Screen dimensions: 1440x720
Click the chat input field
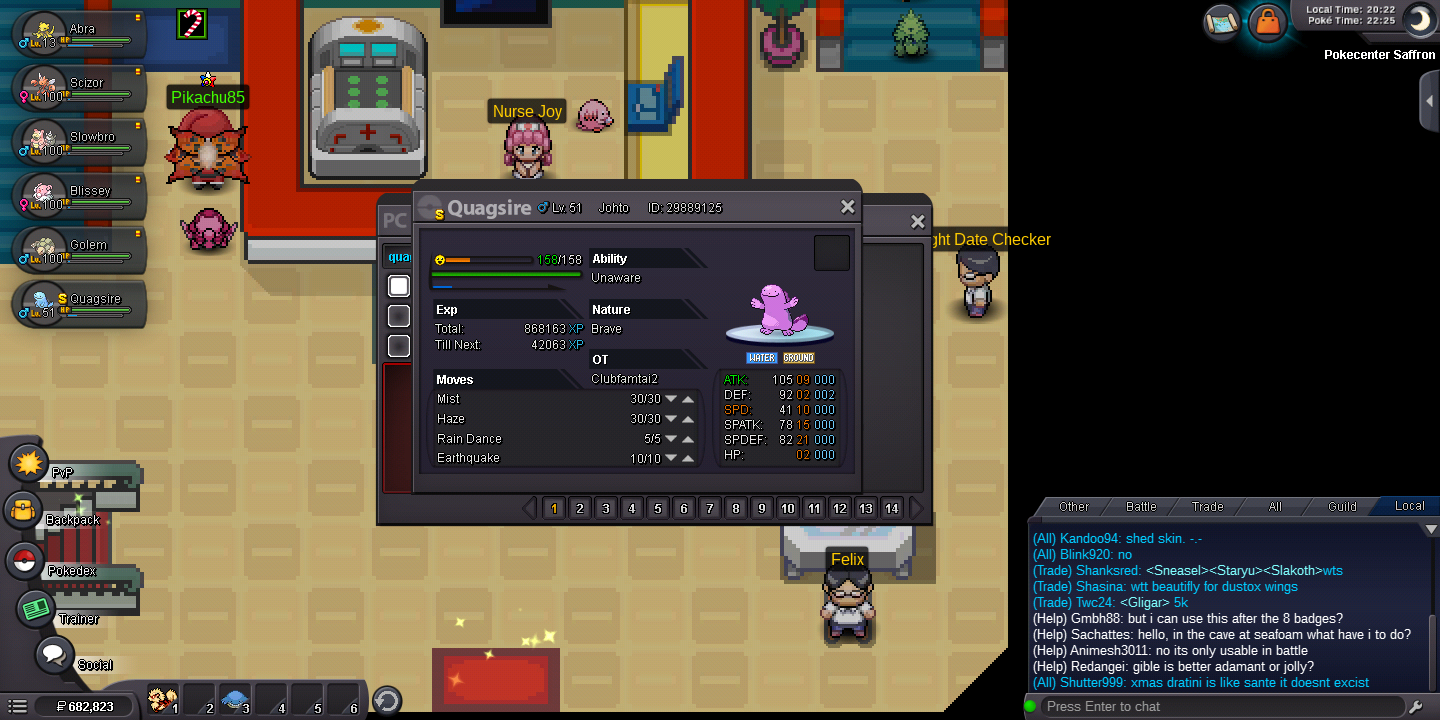(x=1220, y=706)
